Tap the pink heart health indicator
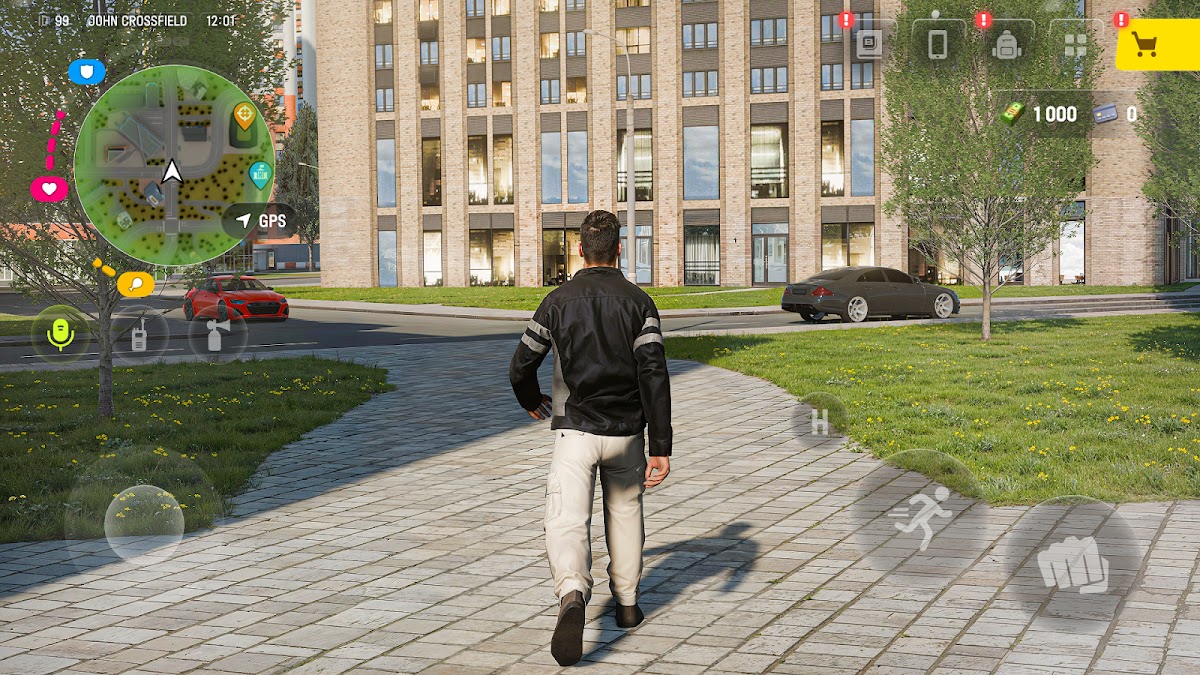Screen dimensions: 1200x675 coord(49,188)
